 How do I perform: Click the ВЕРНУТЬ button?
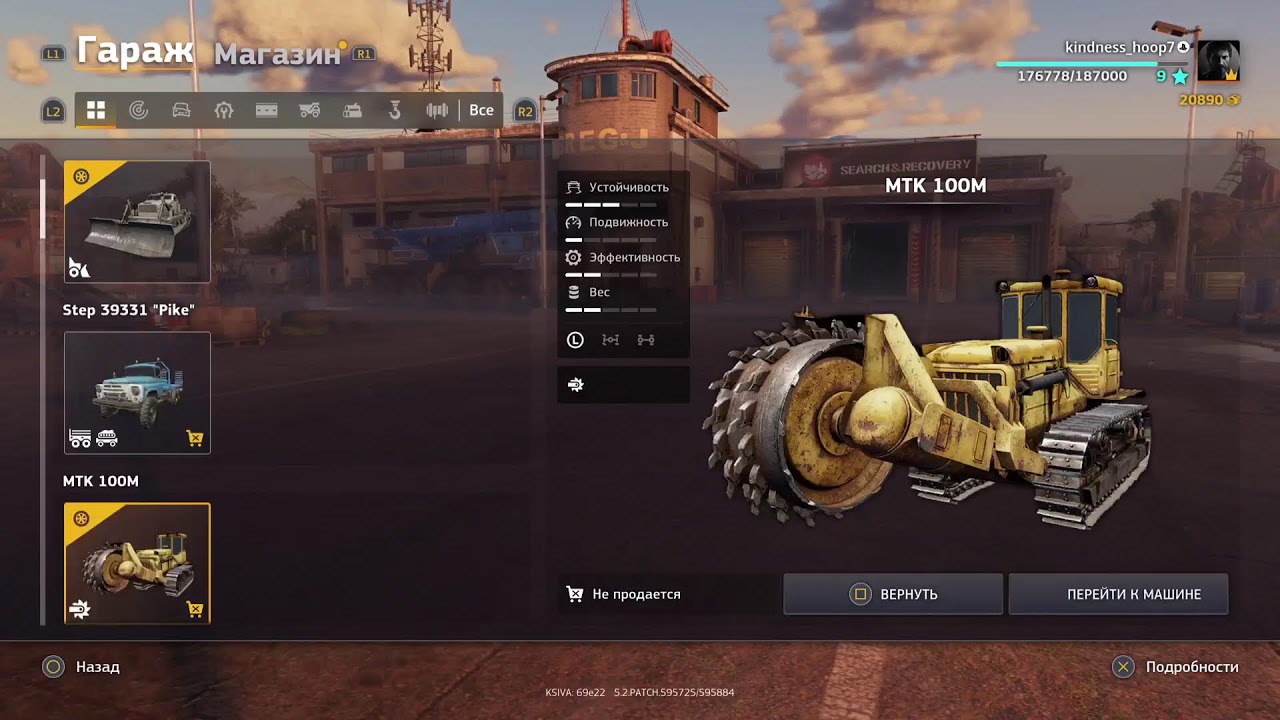click(893, 594)
